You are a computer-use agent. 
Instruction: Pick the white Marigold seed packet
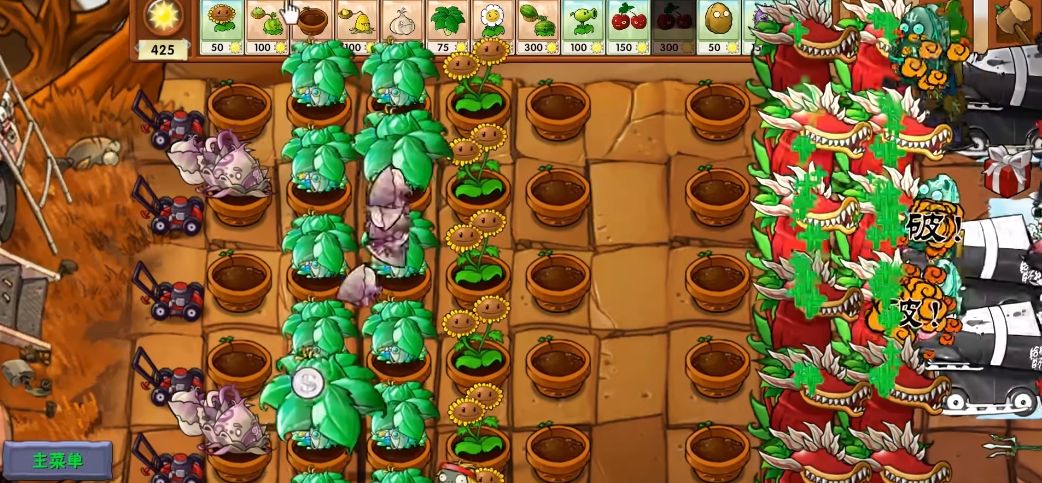click(492, 26)
